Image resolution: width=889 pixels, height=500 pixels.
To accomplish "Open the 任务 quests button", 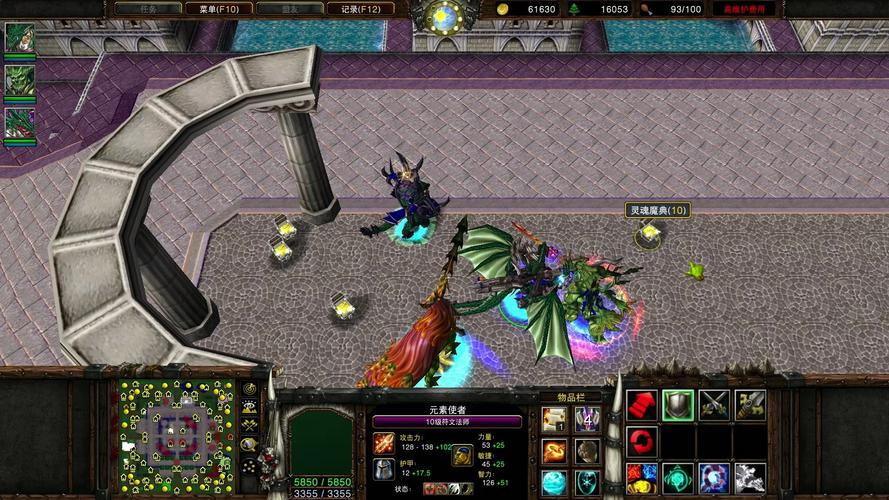I will 147,9.
